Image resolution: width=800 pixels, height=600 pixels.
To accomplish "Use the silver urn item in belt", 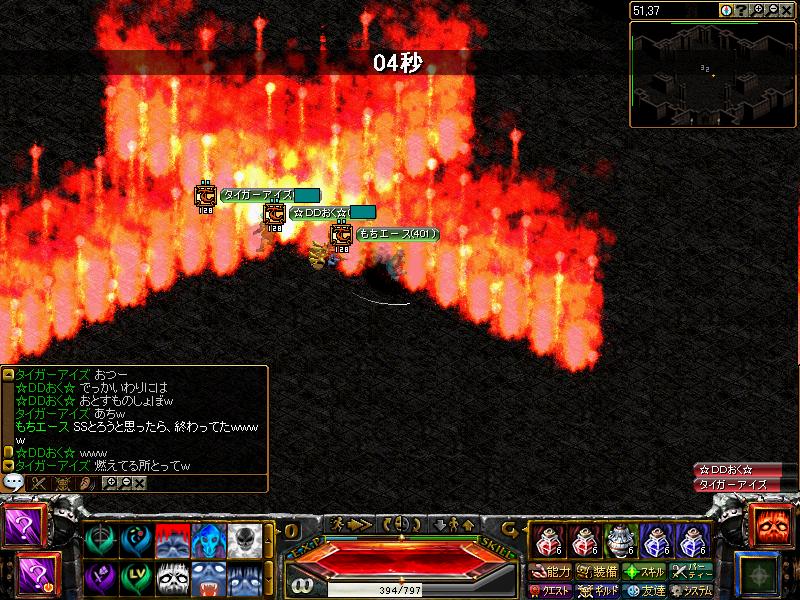I will (x=620, y=541).
